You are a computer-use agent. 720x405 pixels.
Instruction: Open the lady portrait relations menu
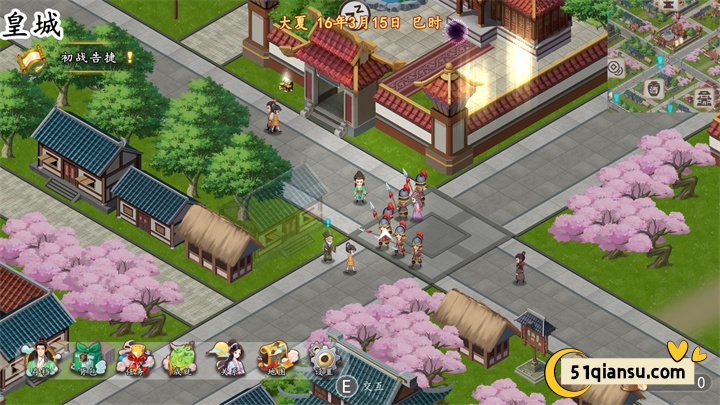227,358
